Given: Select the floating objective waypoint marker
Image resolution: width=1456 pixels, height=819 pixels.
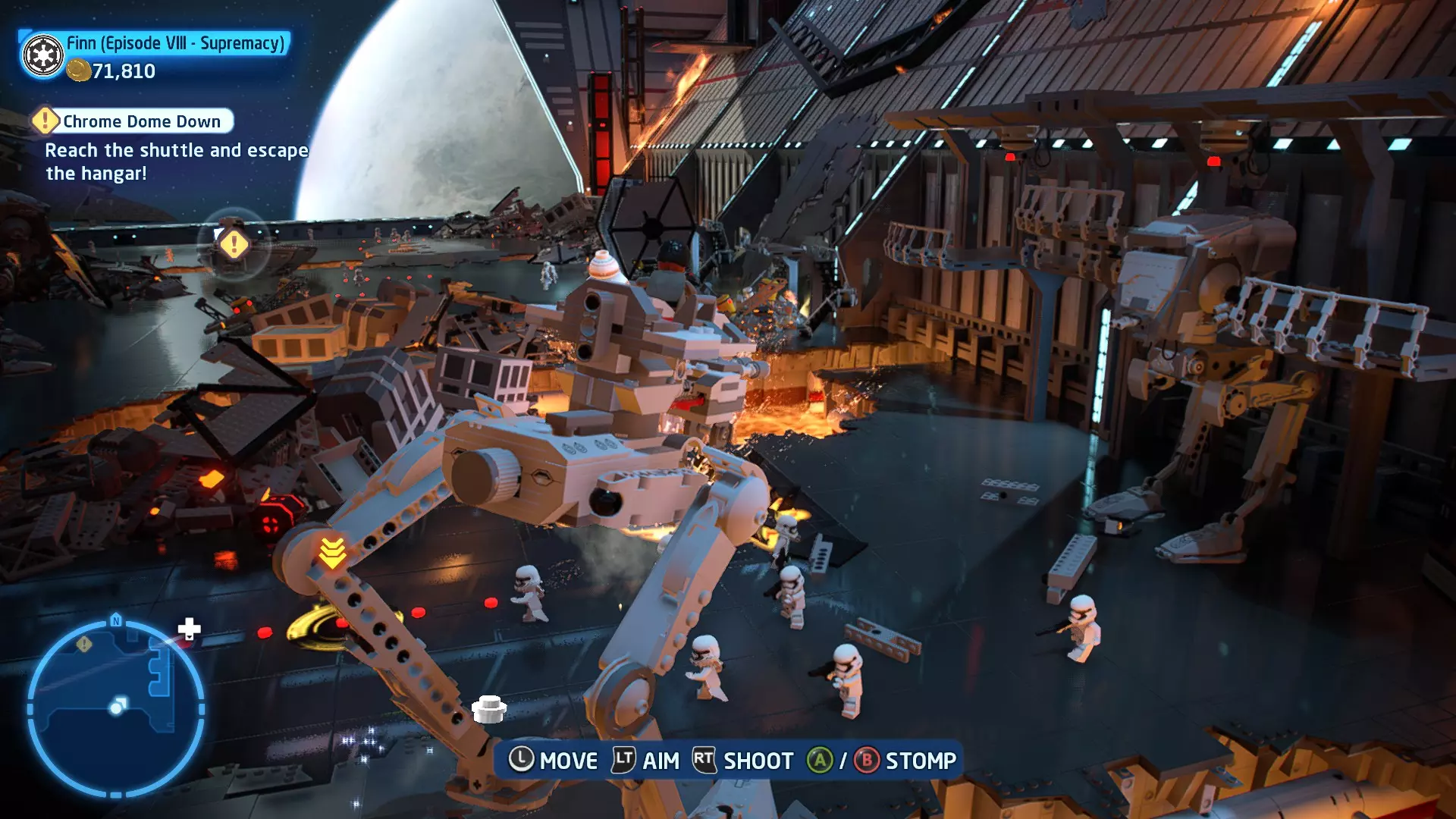Looking at the screenshot, I should click(234, 244).
